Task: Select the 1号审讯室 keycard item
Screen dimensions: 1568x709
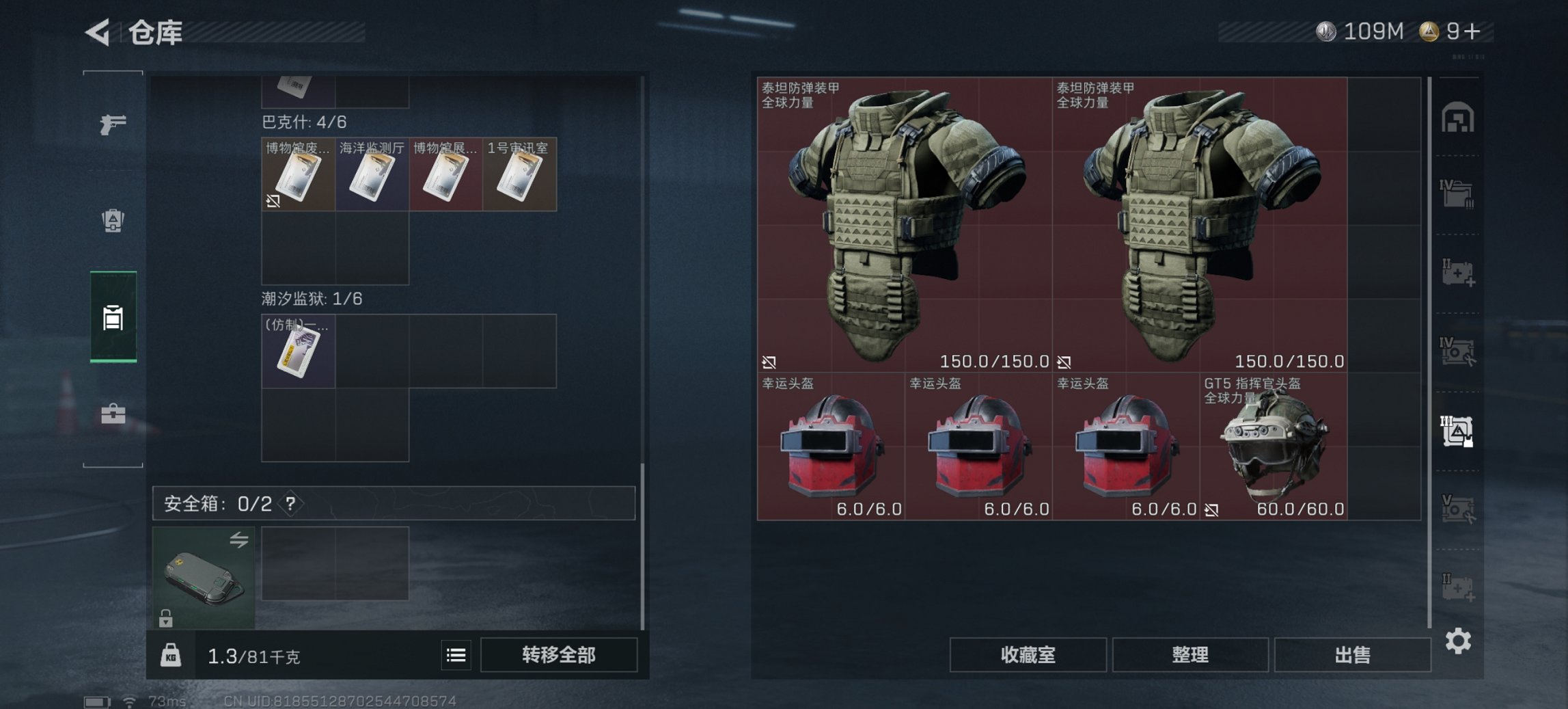Action: point(519,174)
